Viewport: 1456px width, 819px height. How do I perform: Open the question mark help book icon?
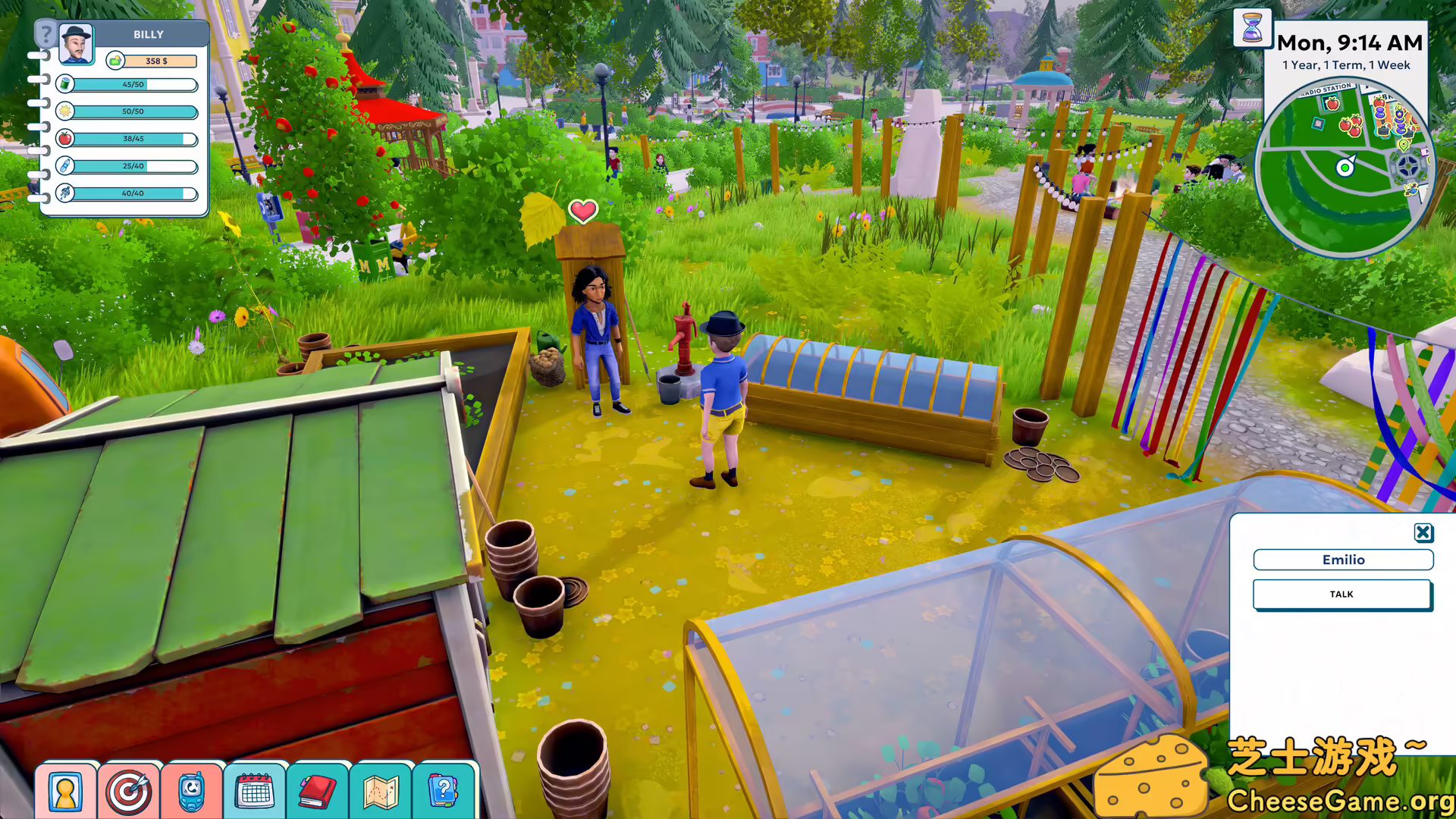[x=444, y=791]
